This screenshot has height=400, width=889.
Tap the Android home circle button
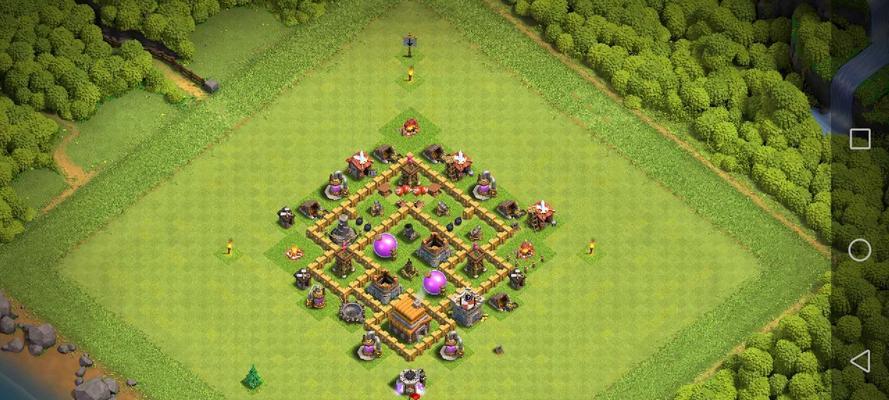pyautogui.click(x=859, y=250)
